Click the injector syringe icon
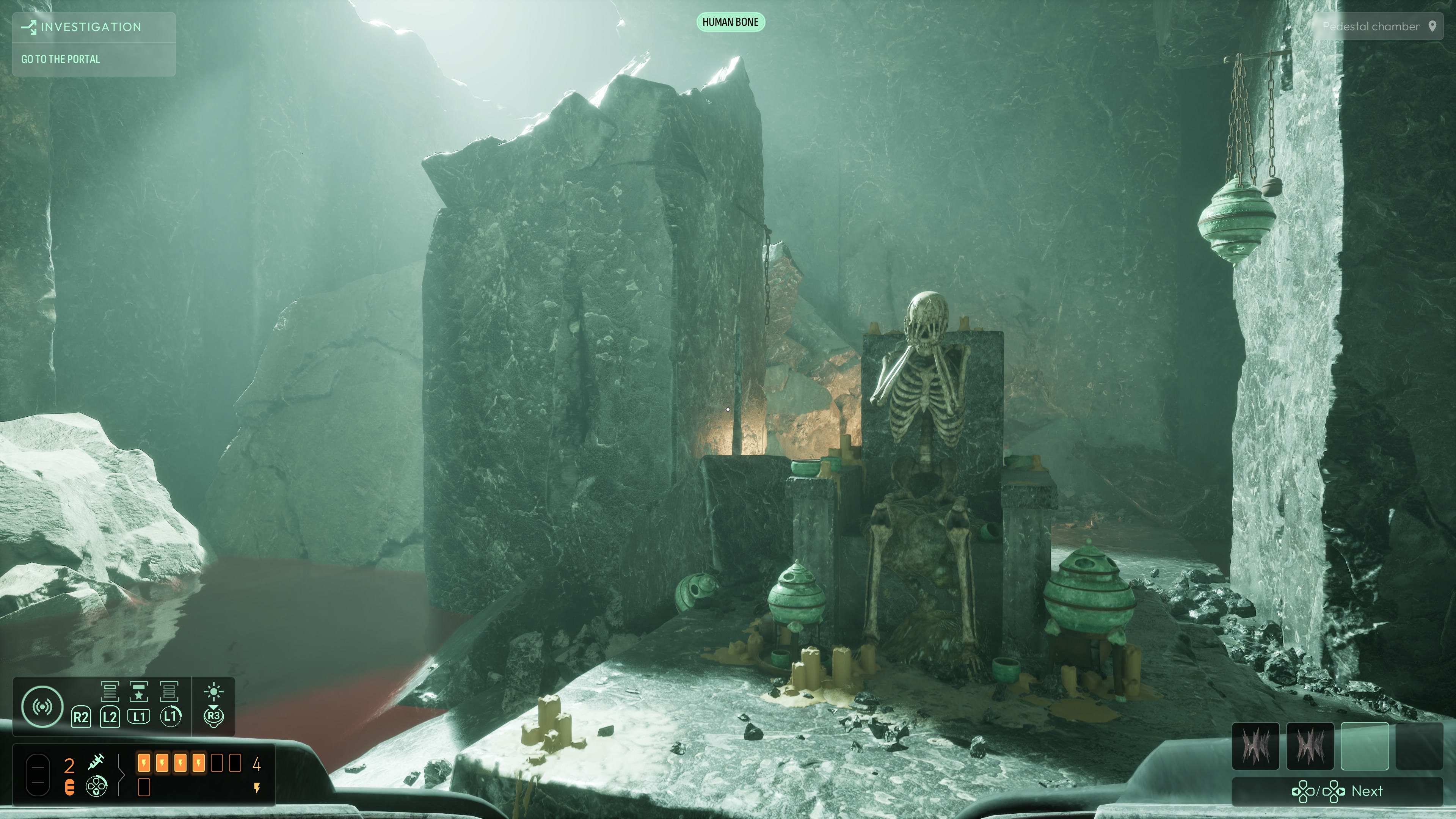This screenshot has width=1456, height=819. (x=96, y=762)
